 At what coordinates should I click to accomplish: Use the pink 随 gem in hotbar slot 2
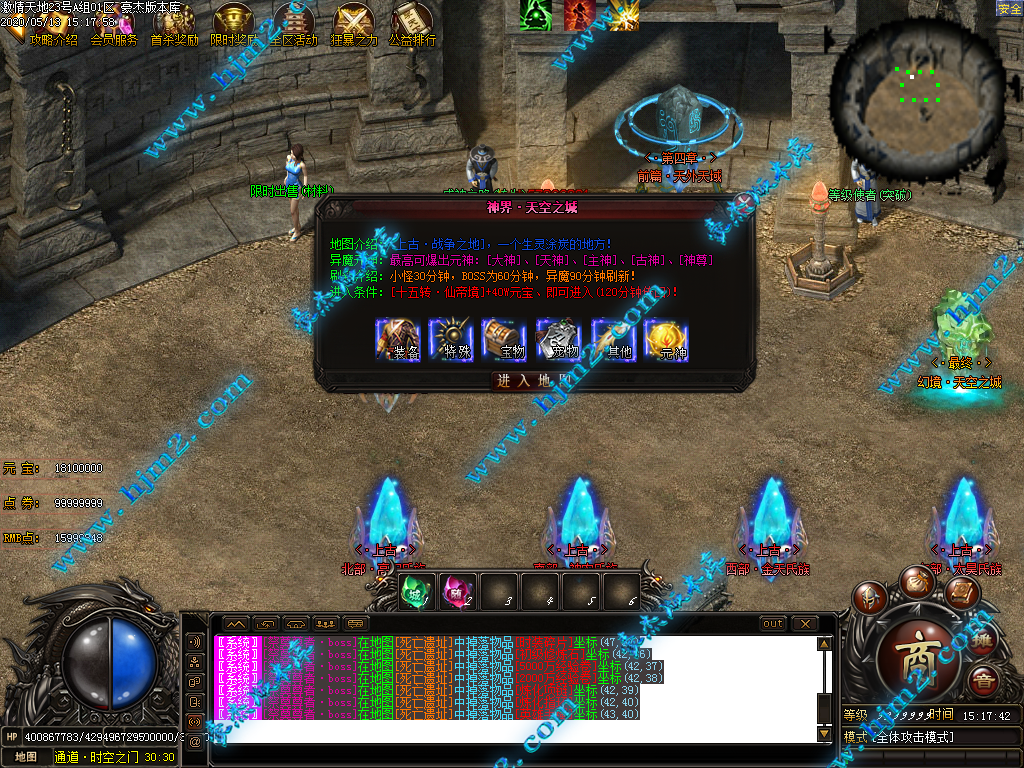pyautogui.click(x=457, y=592)
